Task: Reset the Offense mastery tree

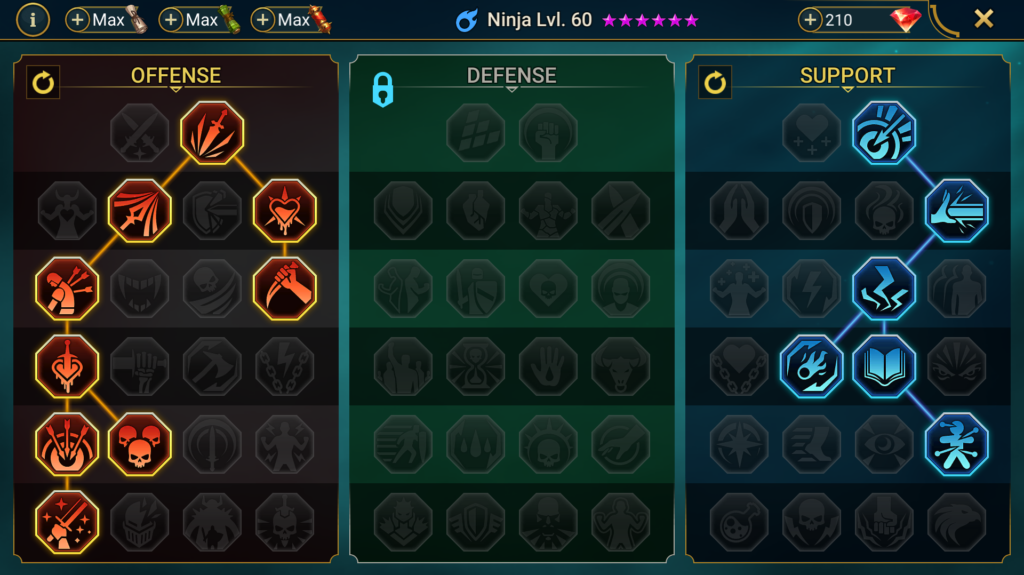Action: 43,82
